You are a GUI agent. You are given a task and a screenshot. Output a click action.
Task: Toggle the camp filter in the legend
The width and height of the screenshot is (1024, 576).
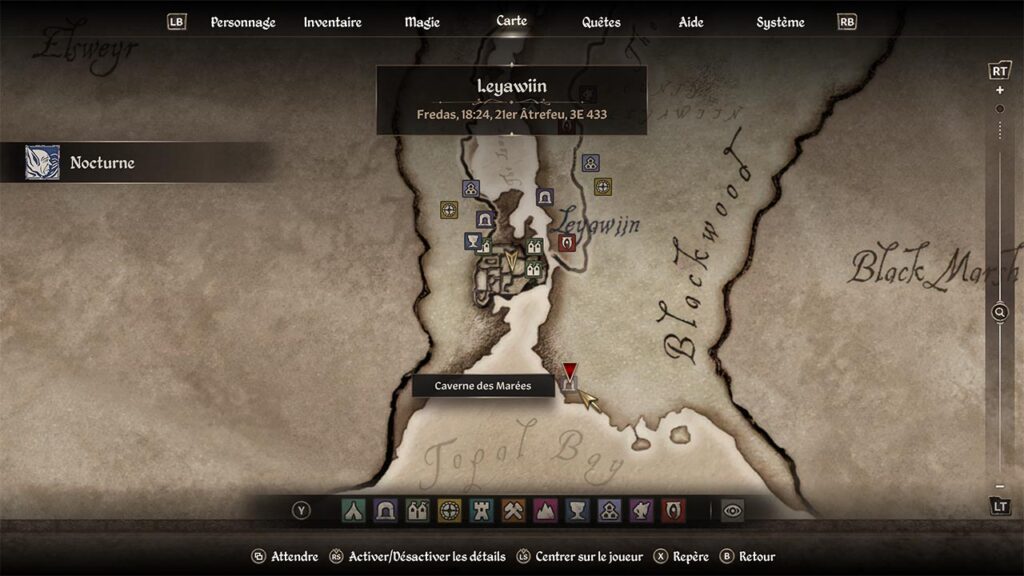(353, 511)
